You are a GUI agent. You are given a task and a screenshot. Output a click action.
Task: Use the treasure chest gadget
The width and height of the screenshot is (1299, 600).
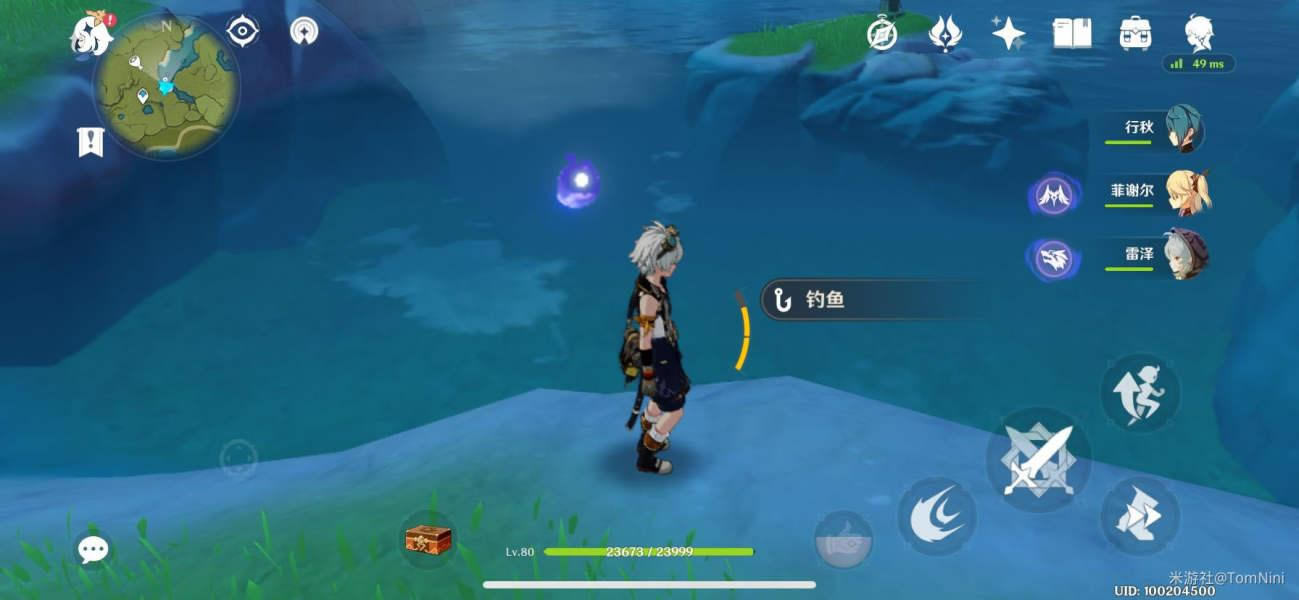click(x=428, y=540)
